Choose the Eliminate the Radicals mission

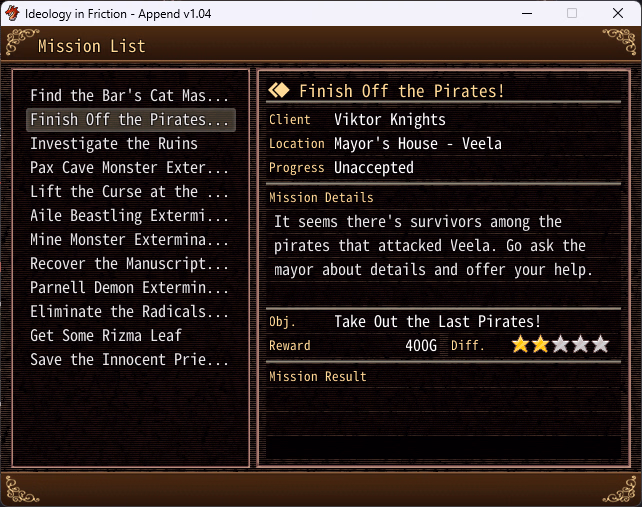tap(130, 312)
